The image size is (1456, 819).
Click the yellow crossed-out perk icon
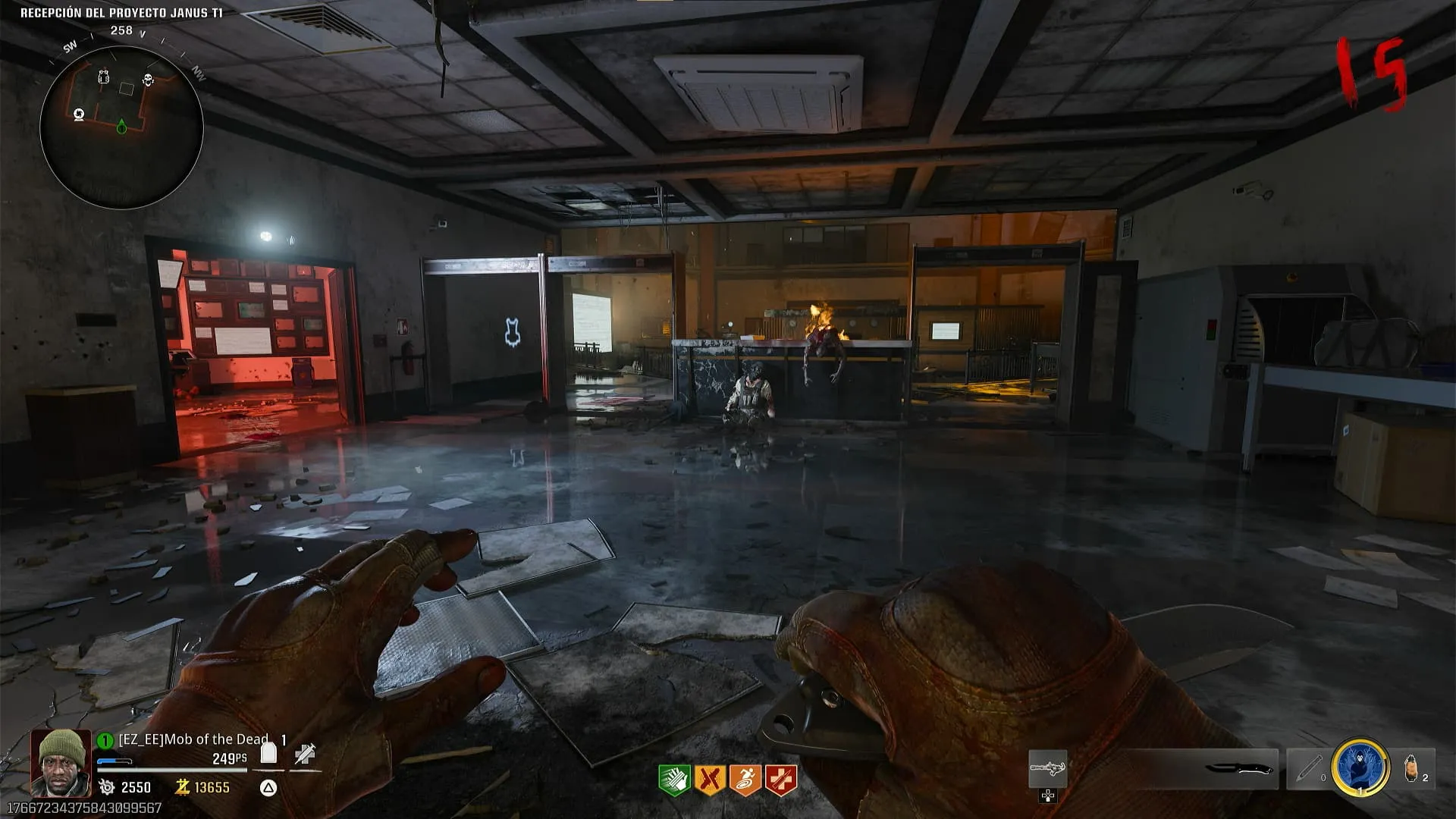click(x=710, y=780)
